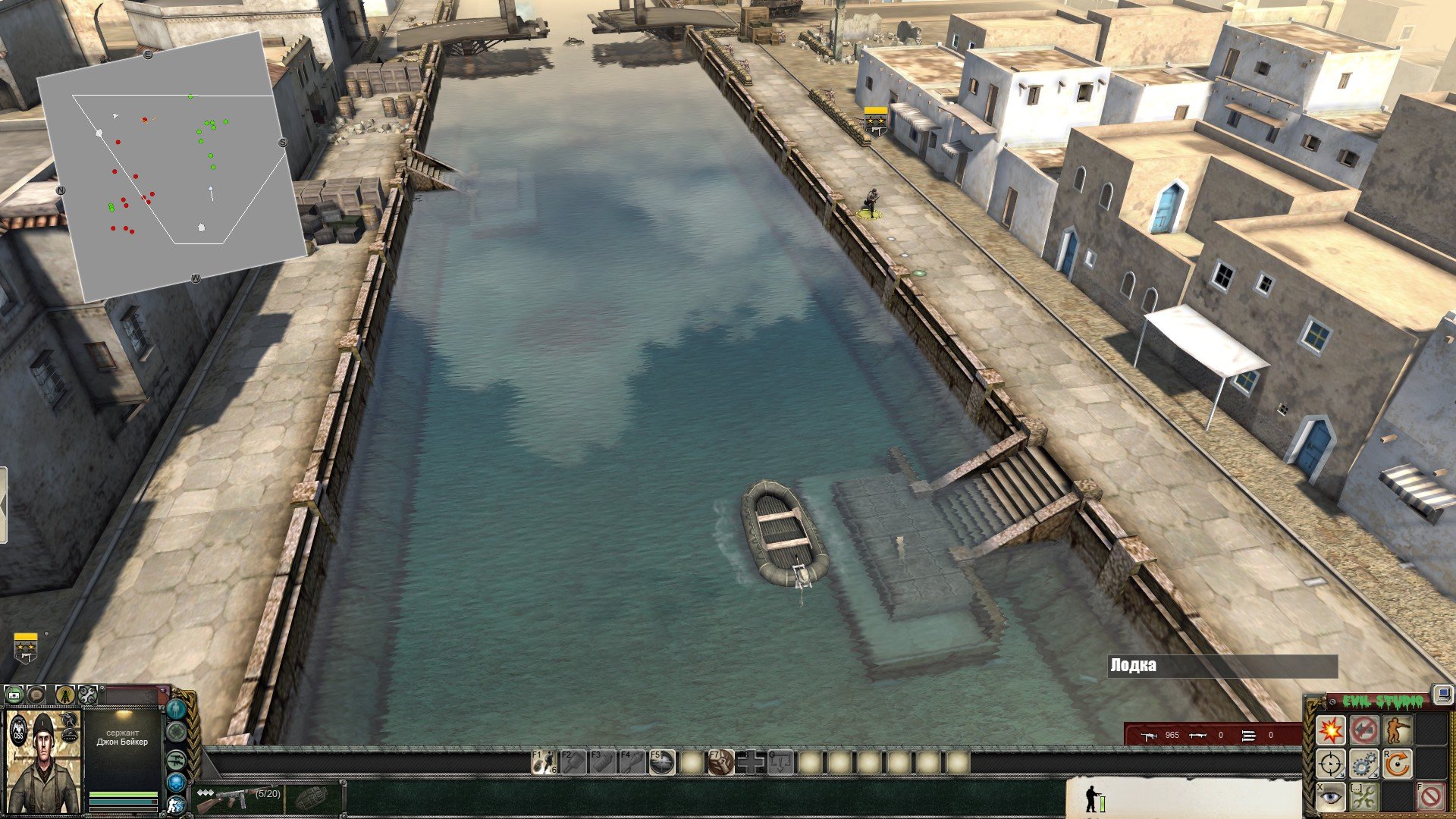Open the crosshair targeting command

coord(1330,764)
